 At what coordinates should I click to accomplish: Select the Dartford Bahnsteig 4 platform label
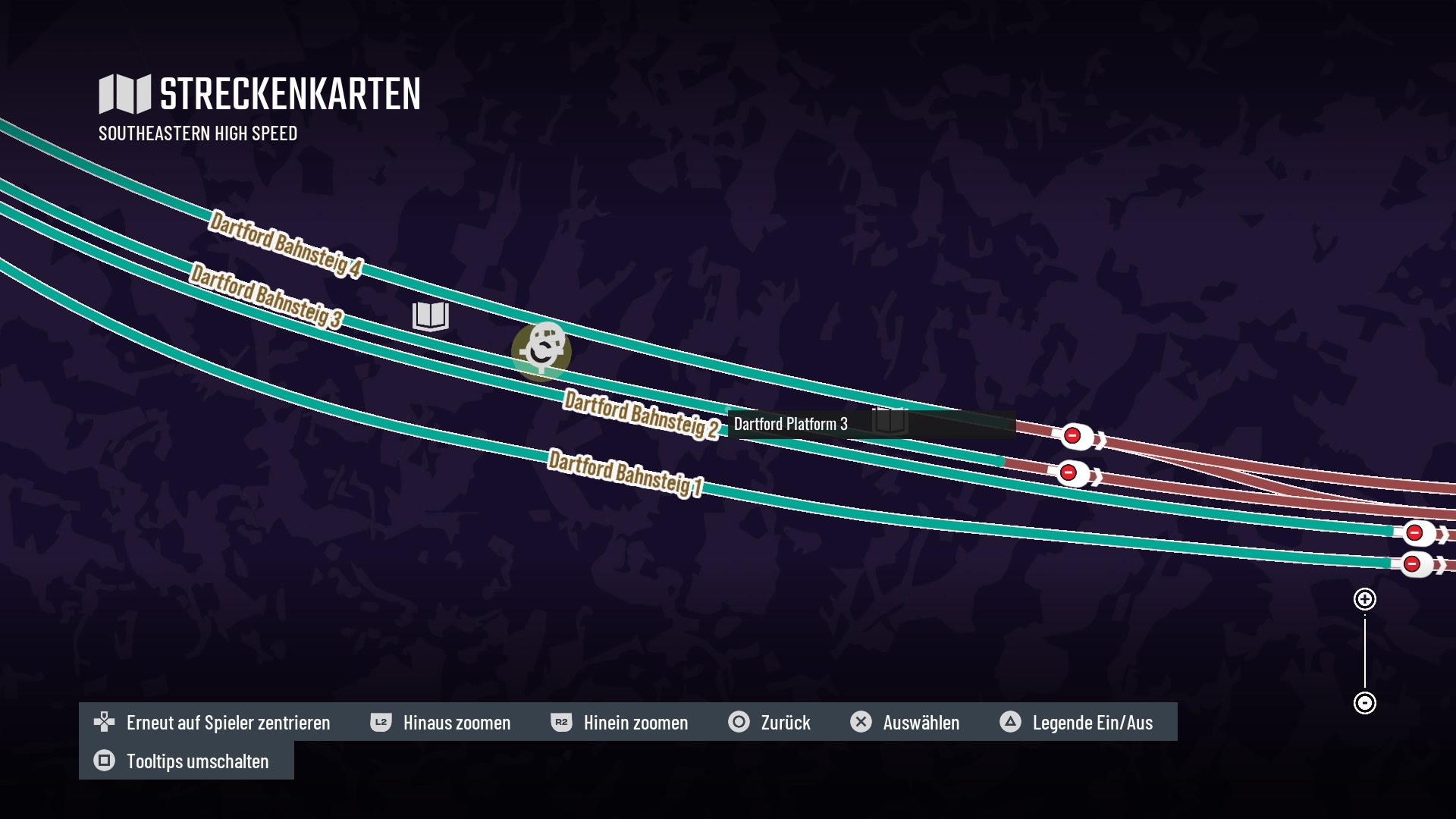[x=285, y=244]
